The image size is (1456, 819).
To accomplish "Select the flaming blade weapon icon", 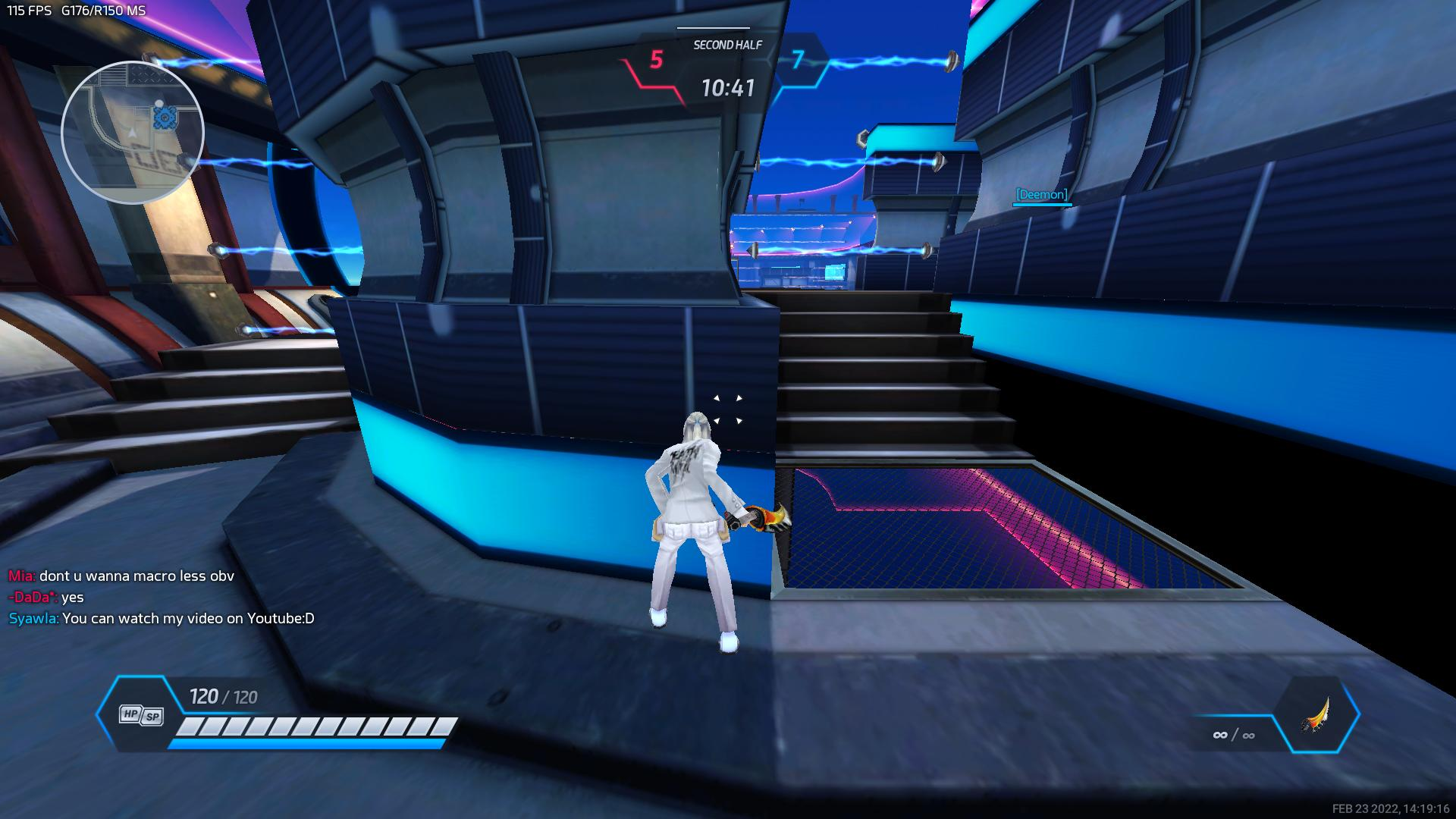I will 1316,714.
